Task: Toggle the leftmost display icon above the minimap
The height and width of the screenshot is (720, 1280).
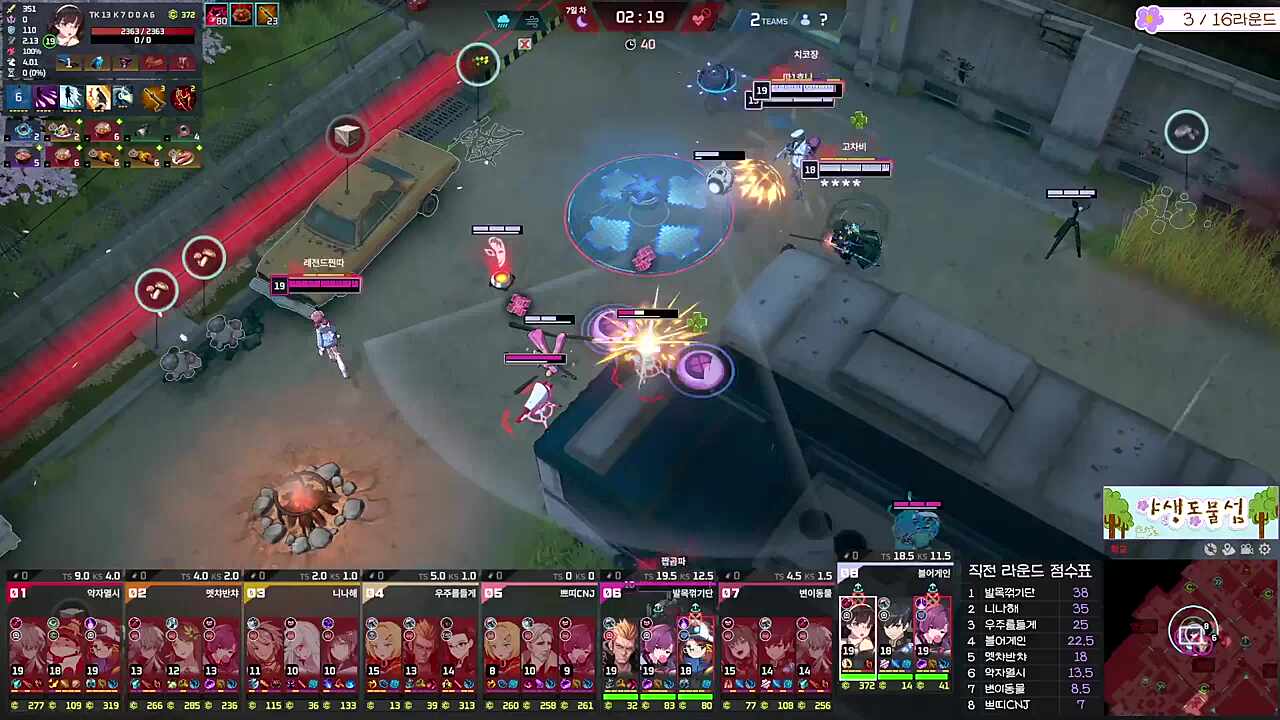Action: 1210,549
